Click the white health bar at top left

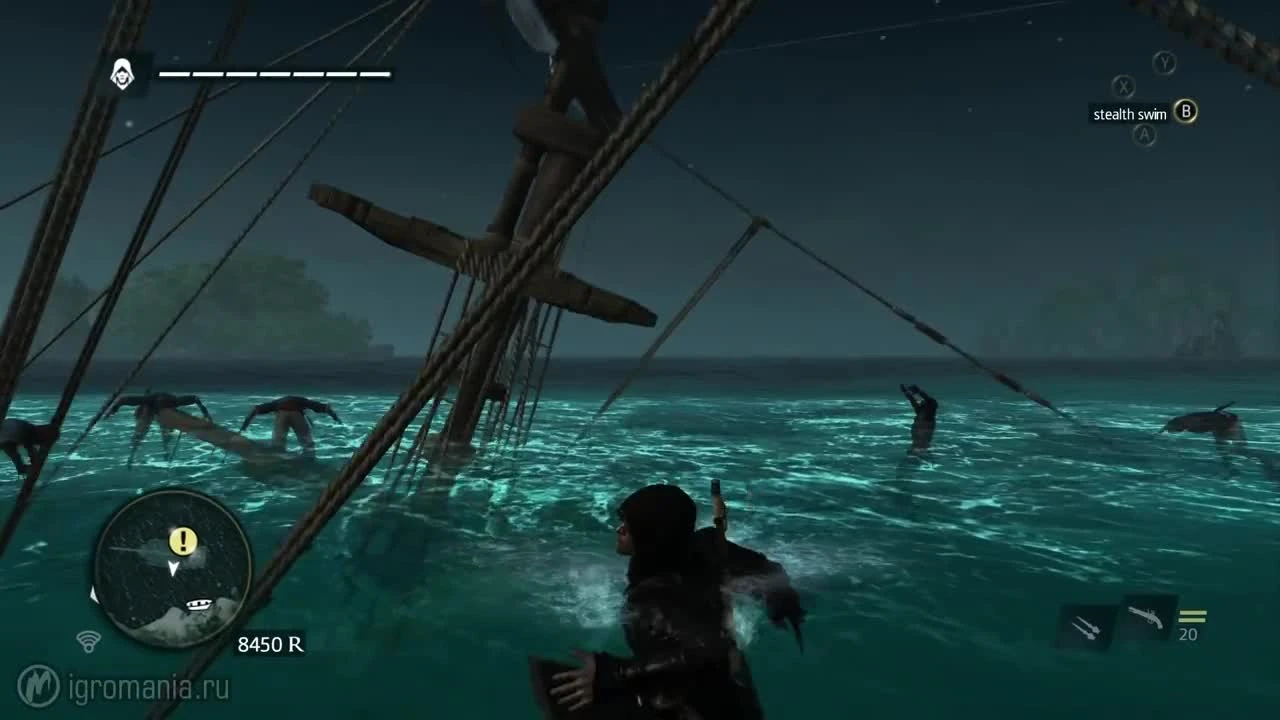[272, 72]
